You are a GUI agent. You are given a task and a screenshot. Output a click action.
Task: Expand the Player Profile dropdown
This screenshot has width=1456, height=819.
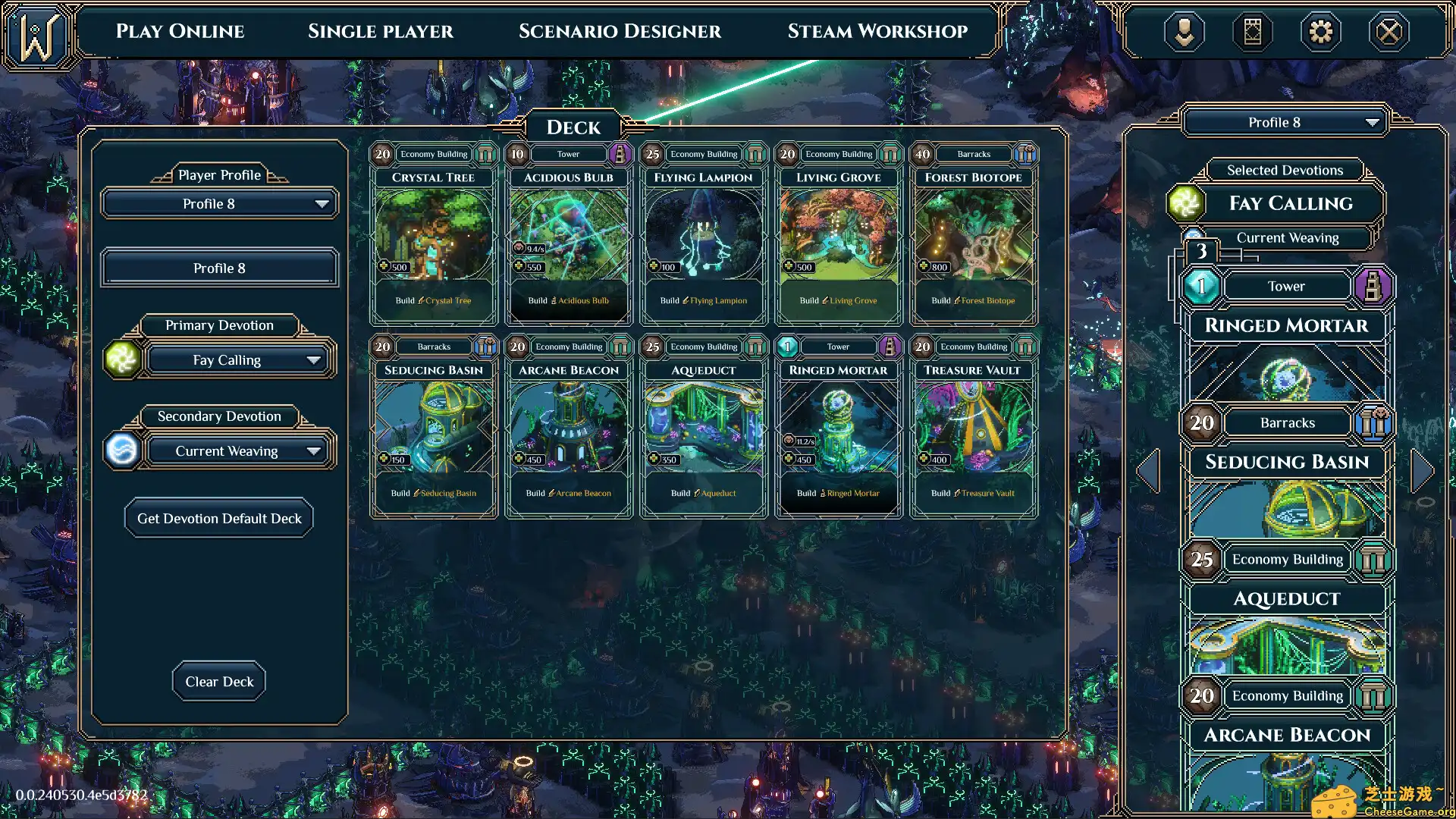coord(219,204)
